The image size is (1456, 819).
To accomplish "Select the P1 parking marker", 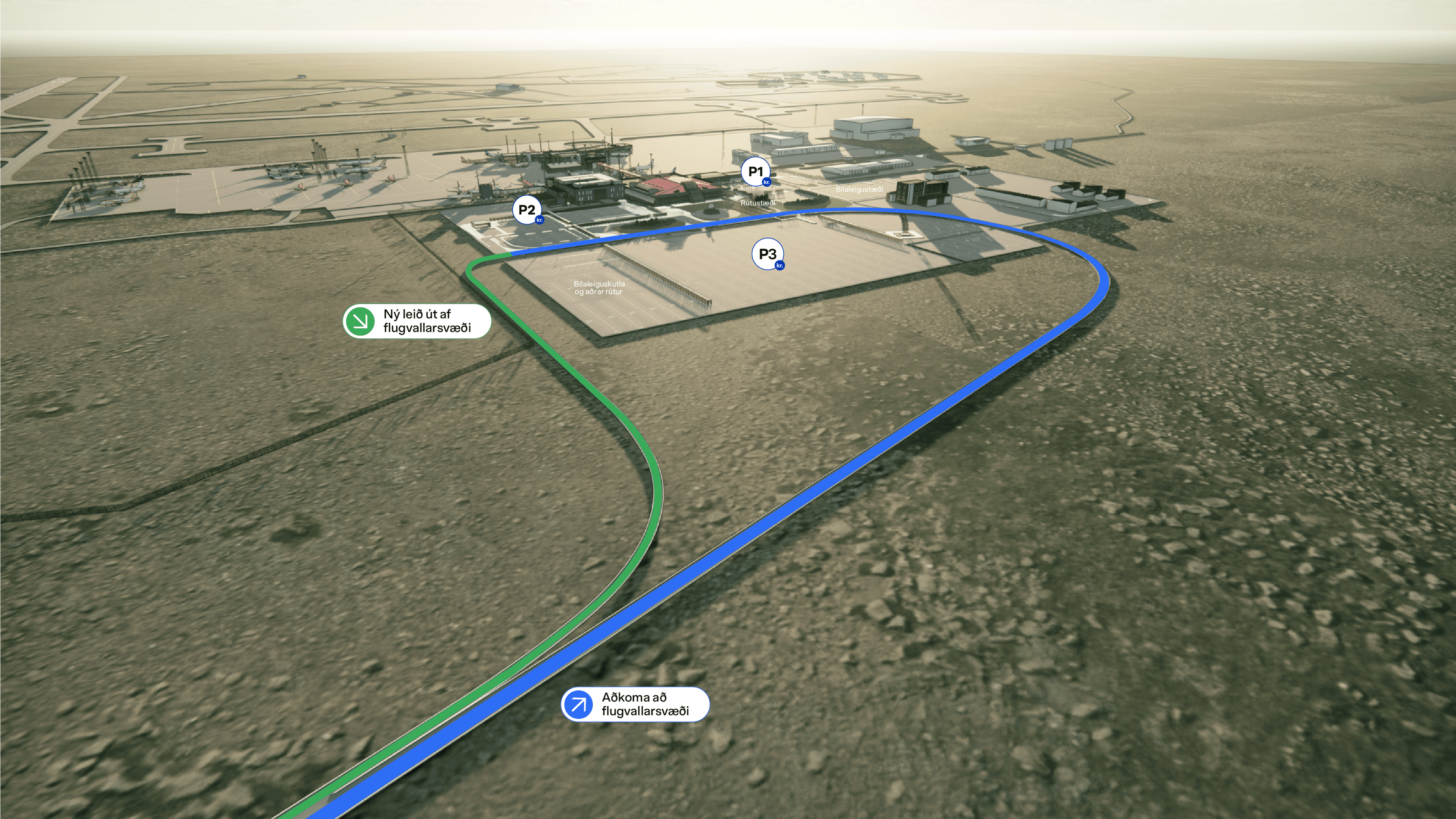I will tap(756, 172).
